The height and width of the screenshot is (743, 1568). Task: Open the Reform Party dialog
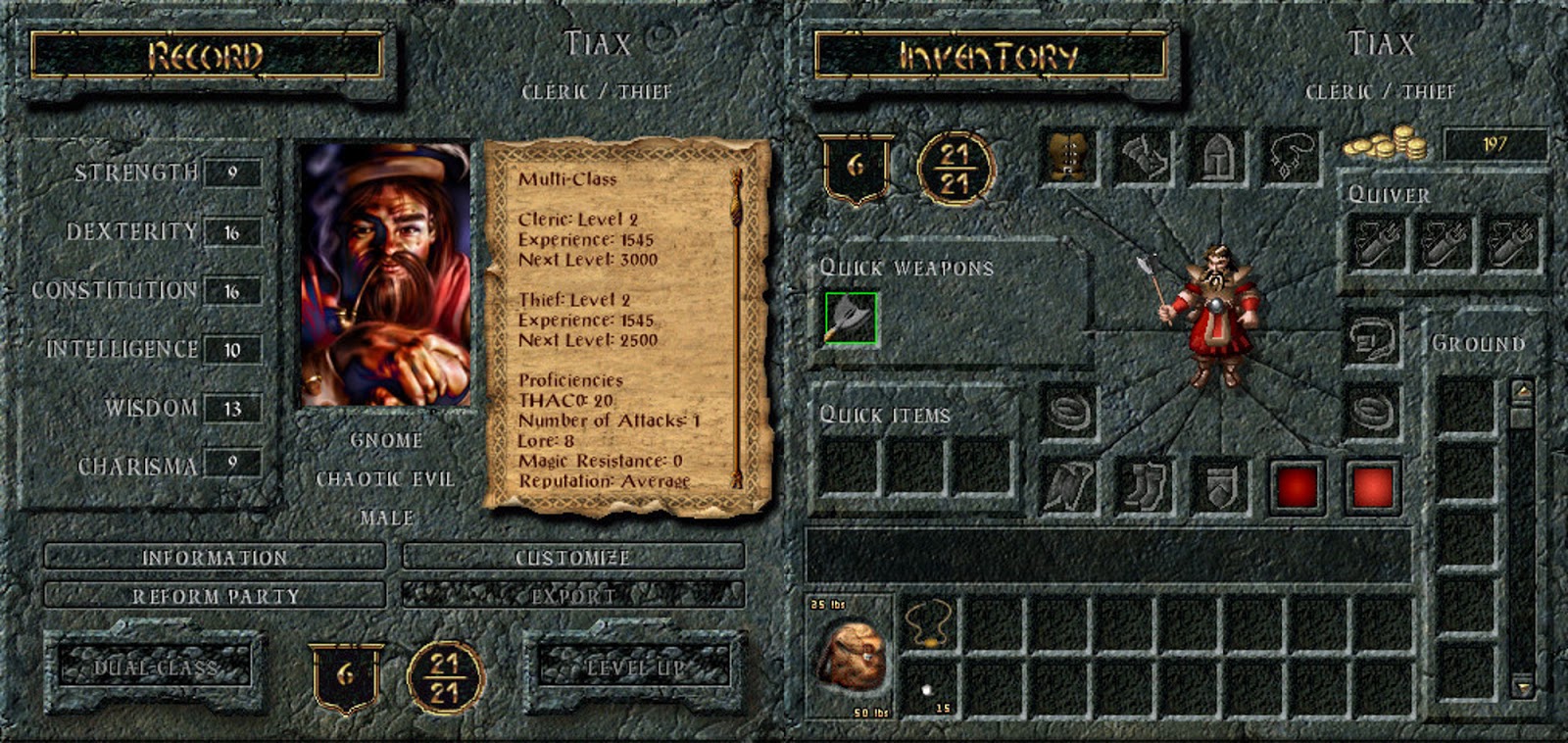click(214, 593)
